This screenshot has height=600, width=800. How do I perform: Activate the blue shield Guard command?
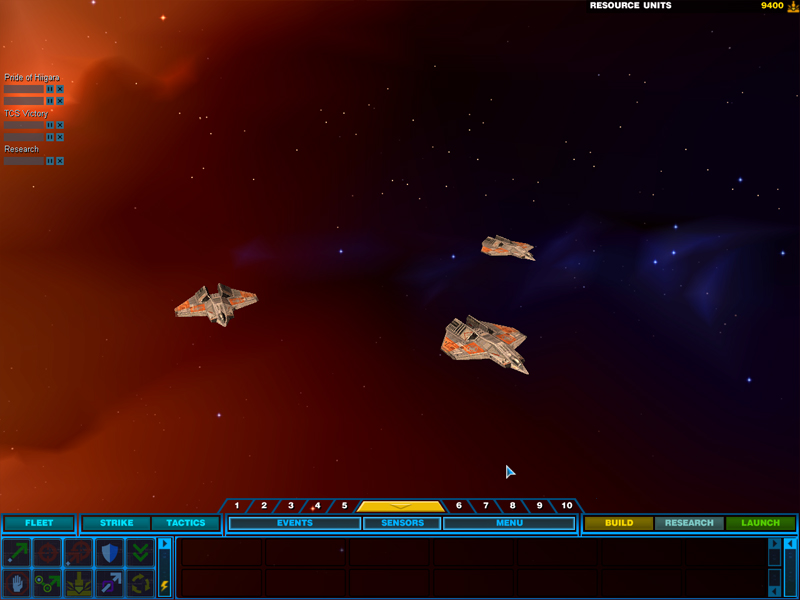[109, 552]
